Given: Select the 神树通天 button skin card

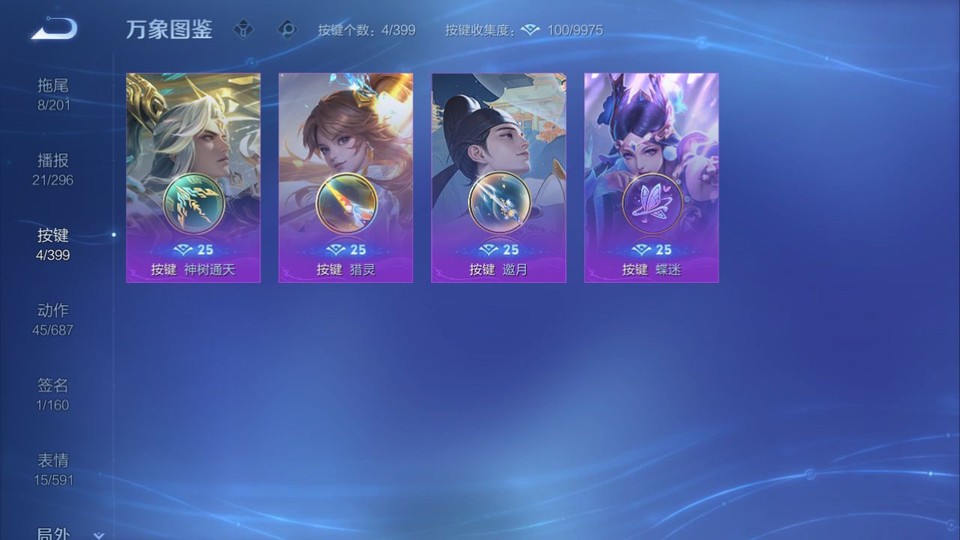Looking at the screenshot, I should click(x=193, y=177).
